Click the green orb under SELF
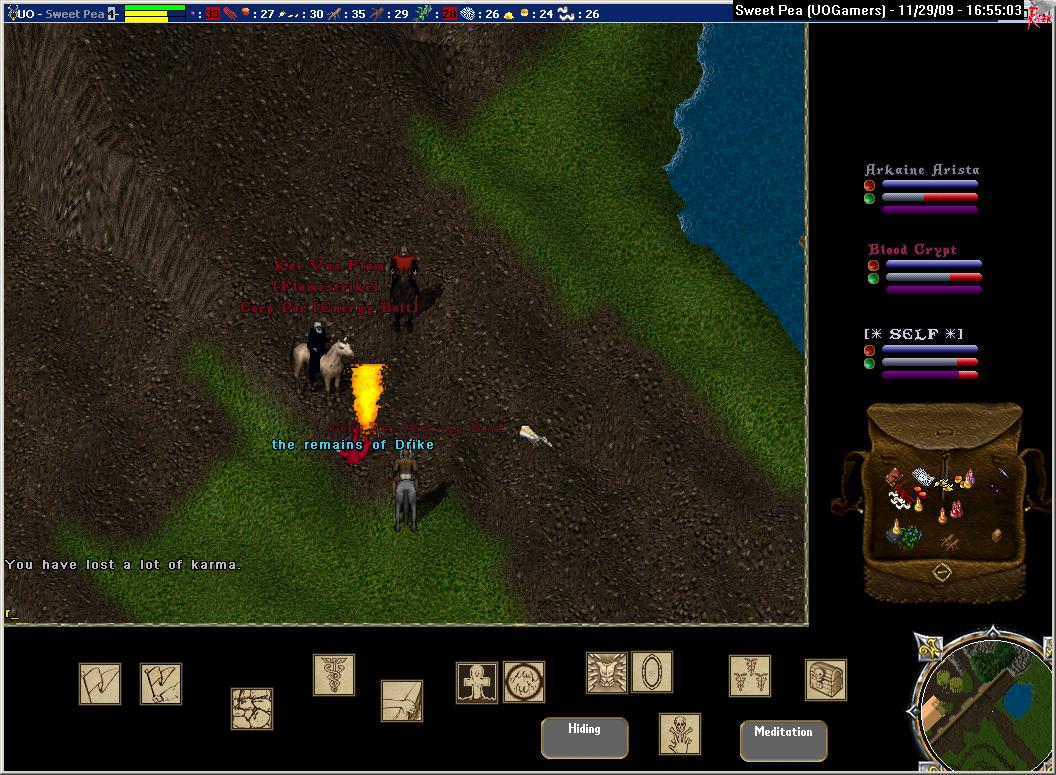 [x=870, y=364]
